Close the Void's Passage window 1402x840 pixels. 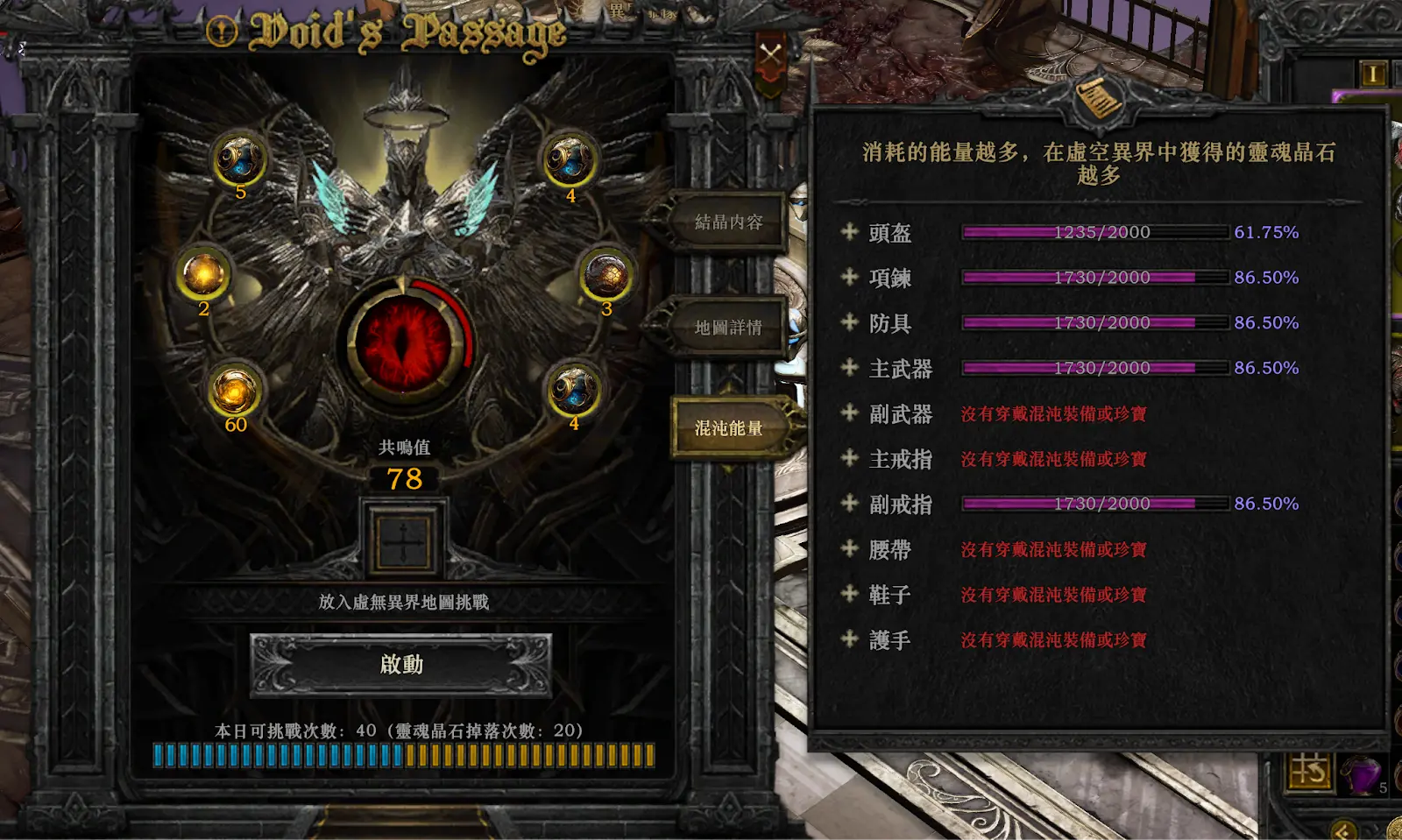(x=771, y=56)
